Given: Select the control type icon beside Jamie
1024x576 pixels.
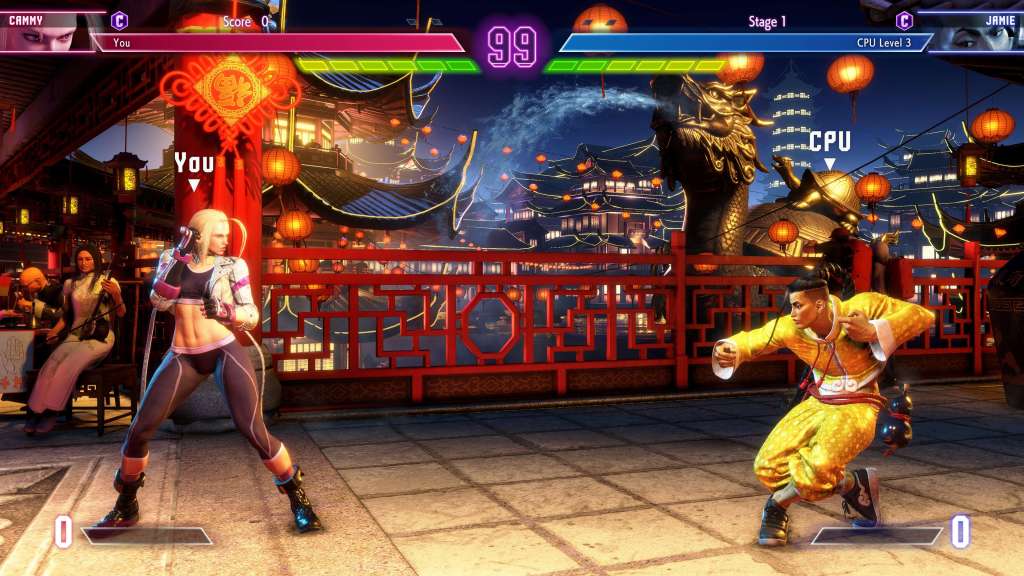Looking at the screenshot, I should 904,20.
